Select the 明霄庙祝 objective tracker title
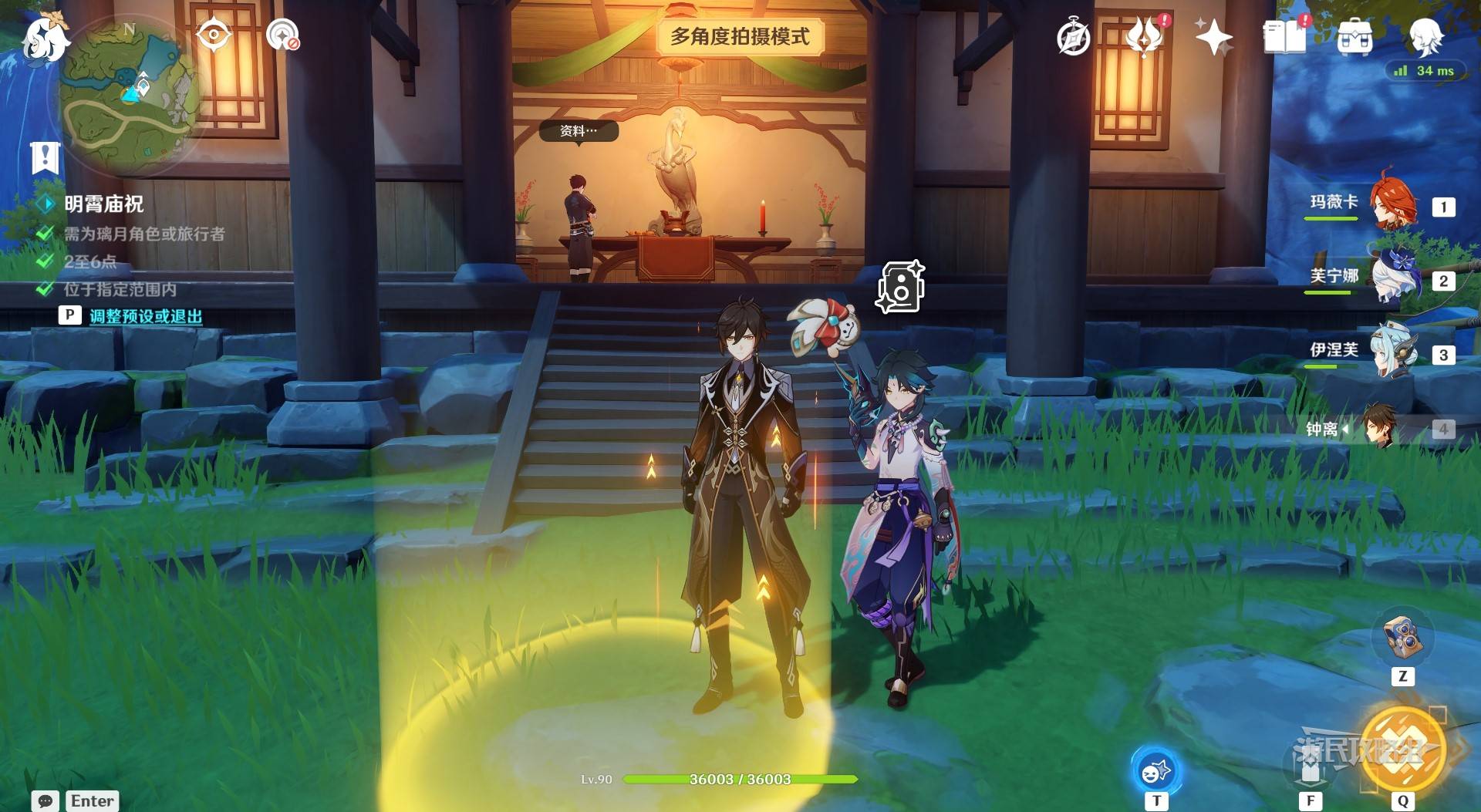Screen dimensions: 1481x812 click(x=103, y=204)
